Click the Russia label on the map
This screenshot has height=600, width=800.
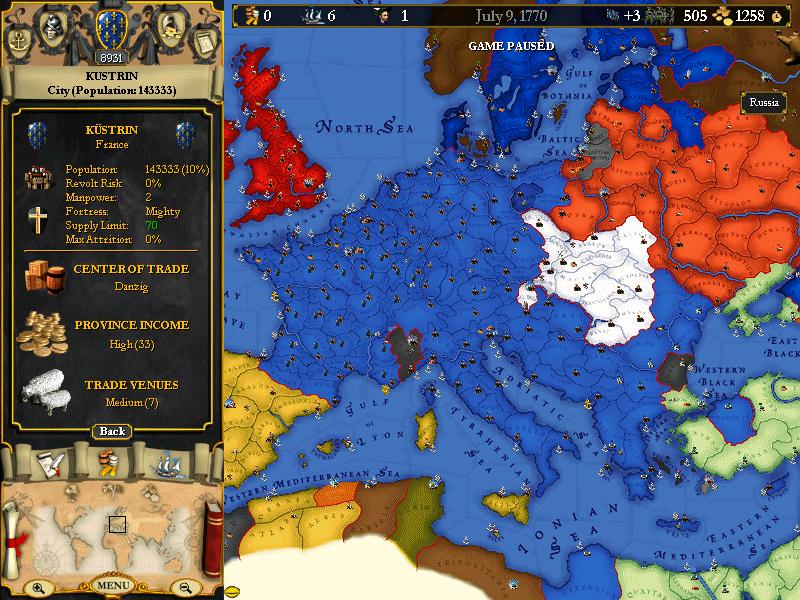[764, 102]
